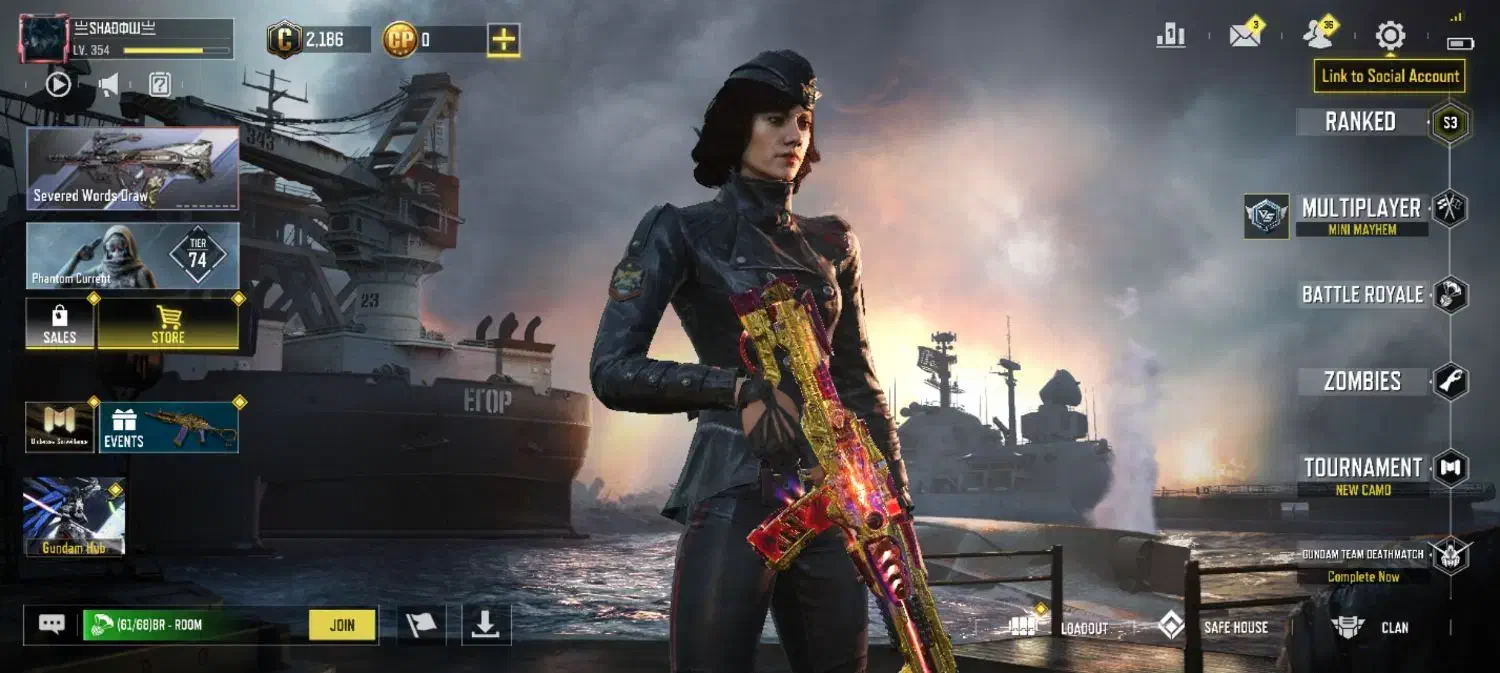Open the friends list icon
The width and height of the screenshot is (1500, 673).
point(1319,37)
